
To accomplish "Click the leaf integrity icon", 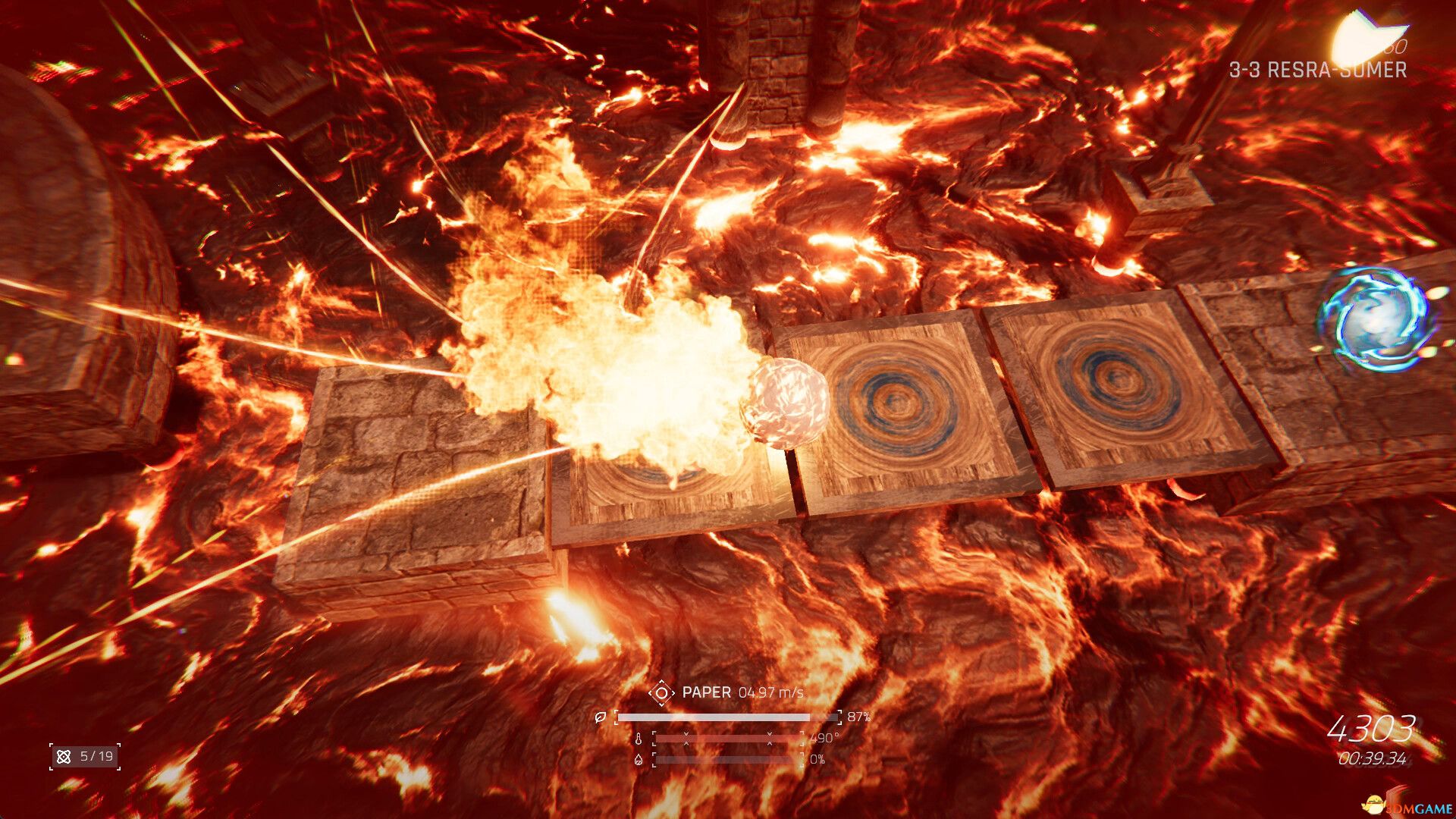I will [601, 717].
